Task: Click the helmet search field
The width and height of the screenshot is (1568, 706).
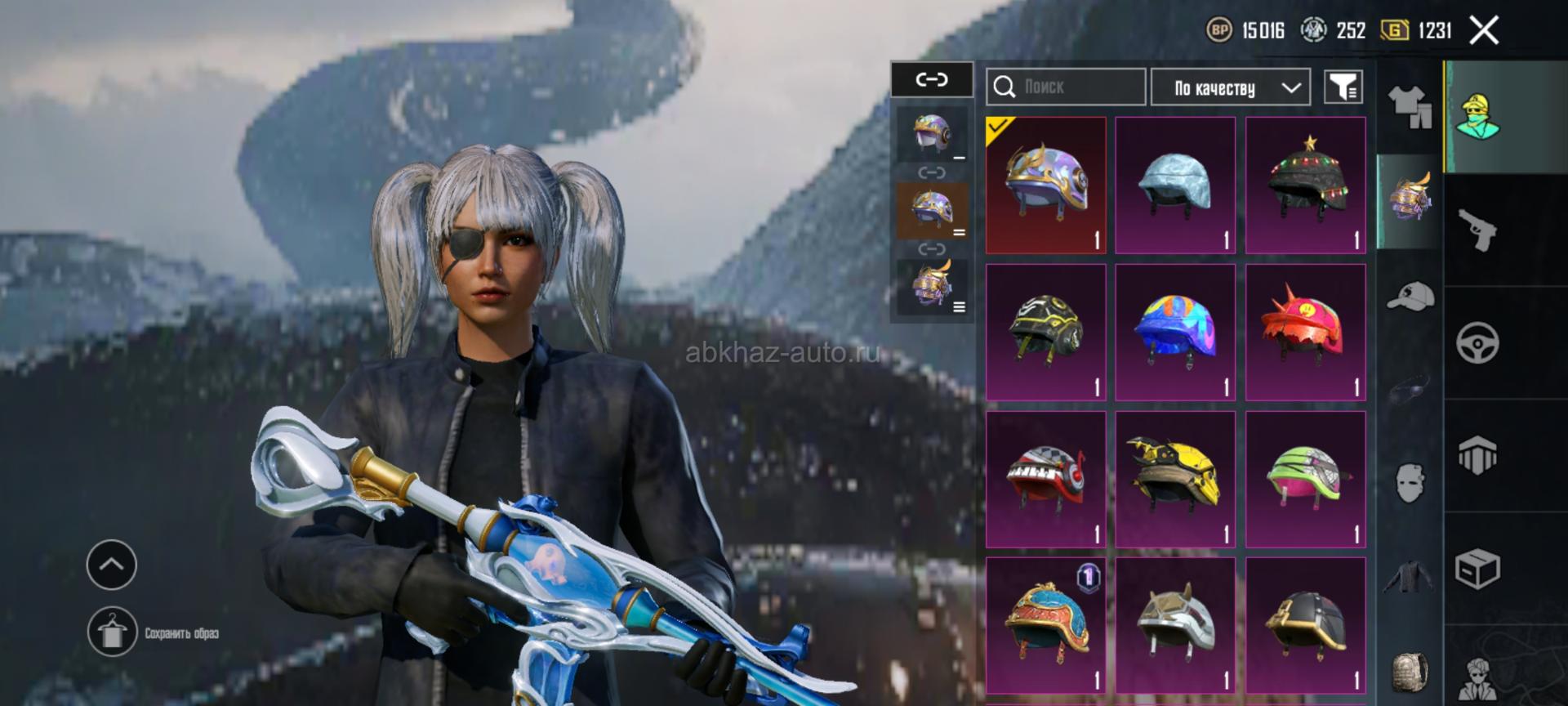Action: [1066, 87]
